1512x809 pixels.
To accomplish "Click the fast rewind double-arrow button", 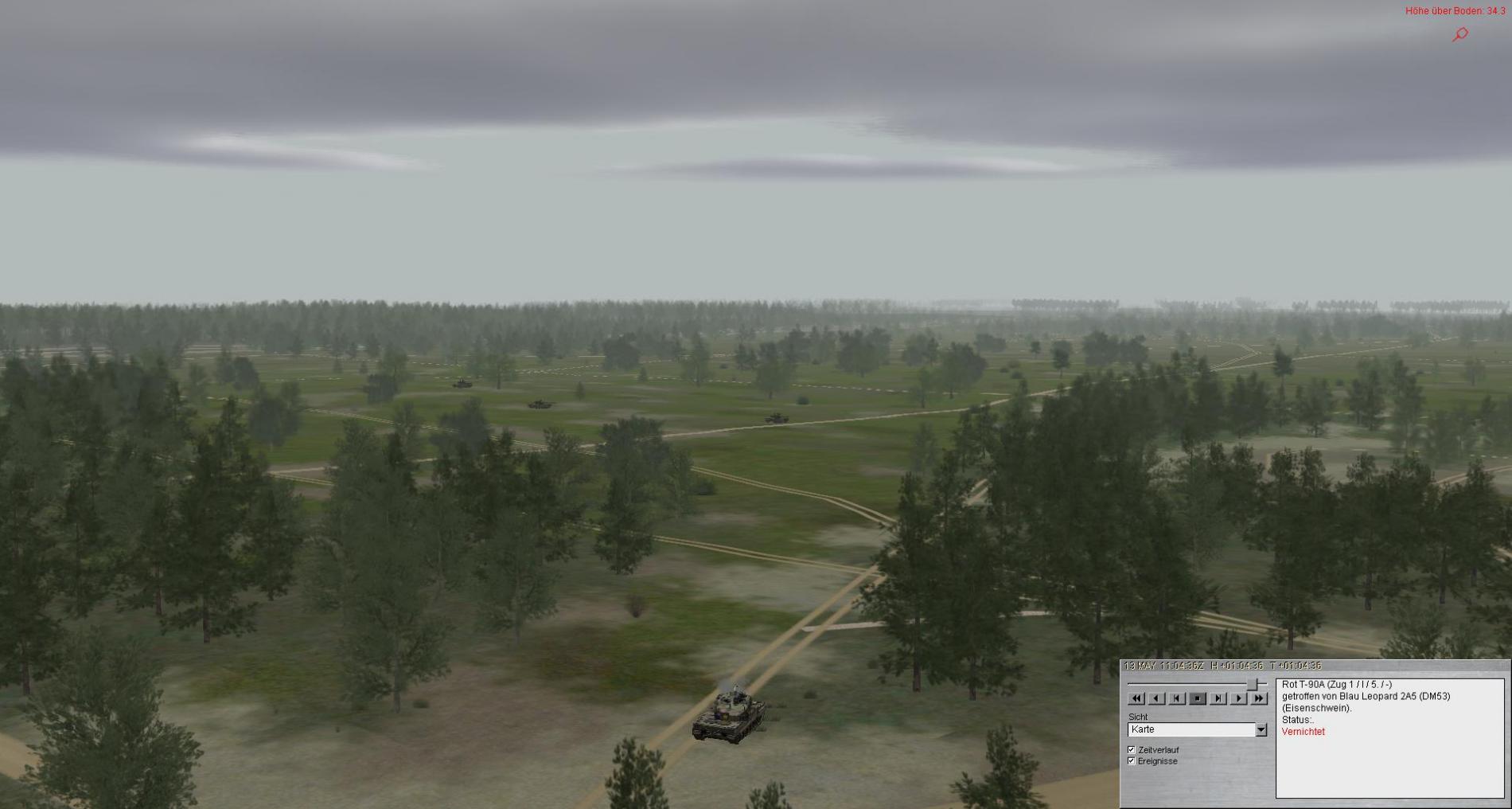I will click(1136, 698).
